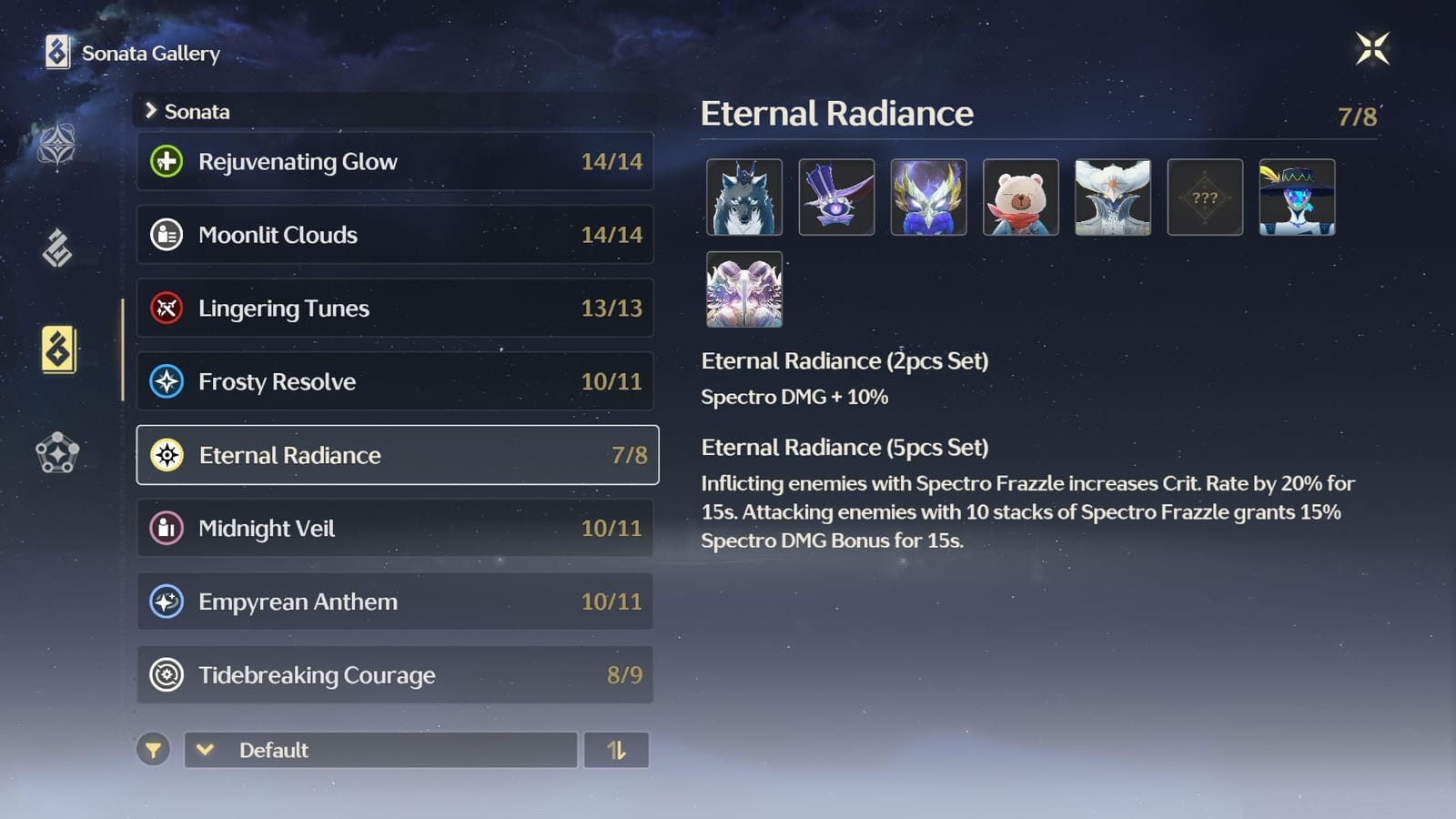Screen dimensions: 1456x819
Task: Select the Empyrean Anthem star icon
Action: (x=168, y=602)
